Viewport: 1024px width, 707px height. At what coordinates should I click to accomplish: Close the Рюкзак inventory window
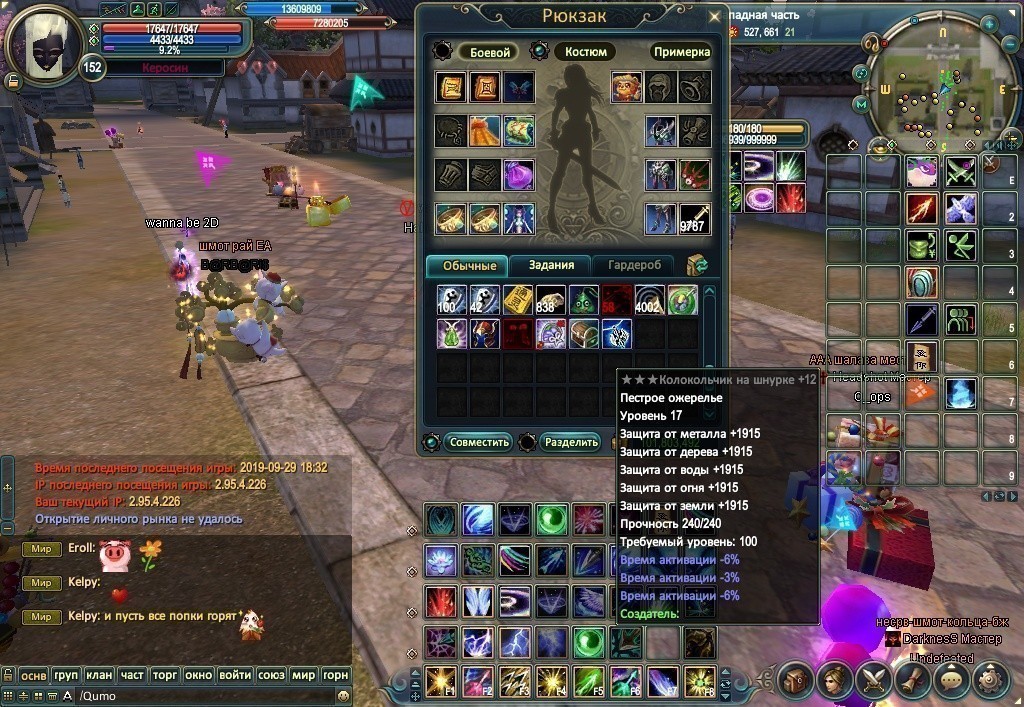tap(713, 17)
